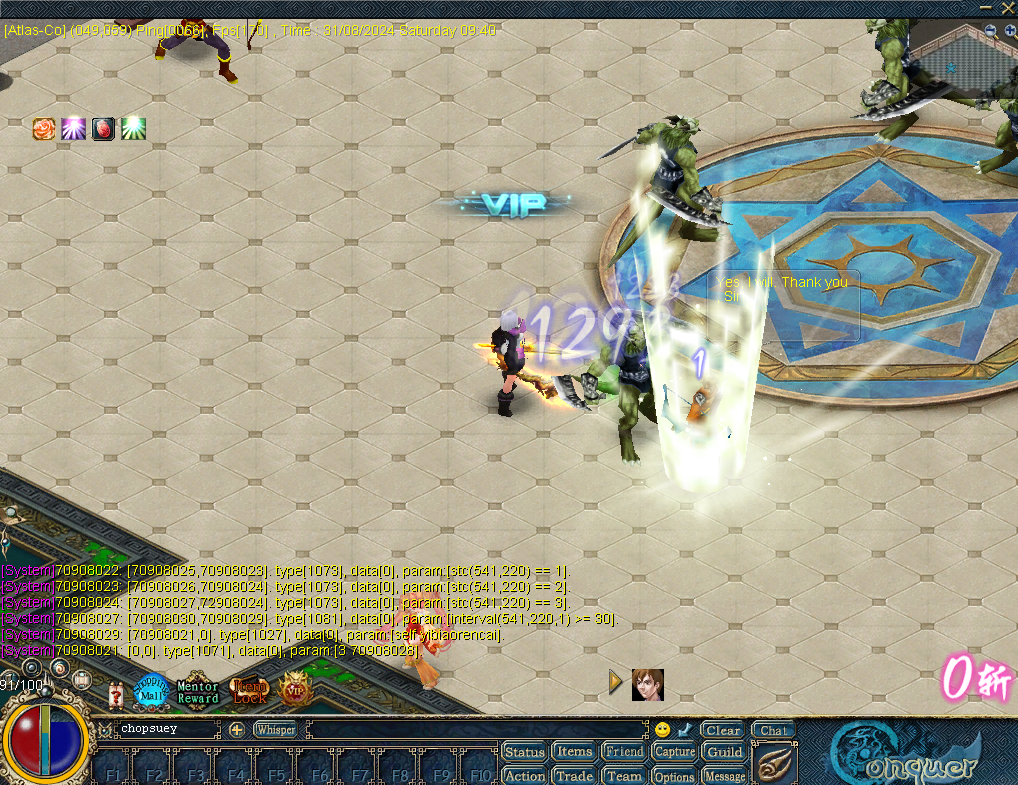Click the Capture button

click(674, 752)
